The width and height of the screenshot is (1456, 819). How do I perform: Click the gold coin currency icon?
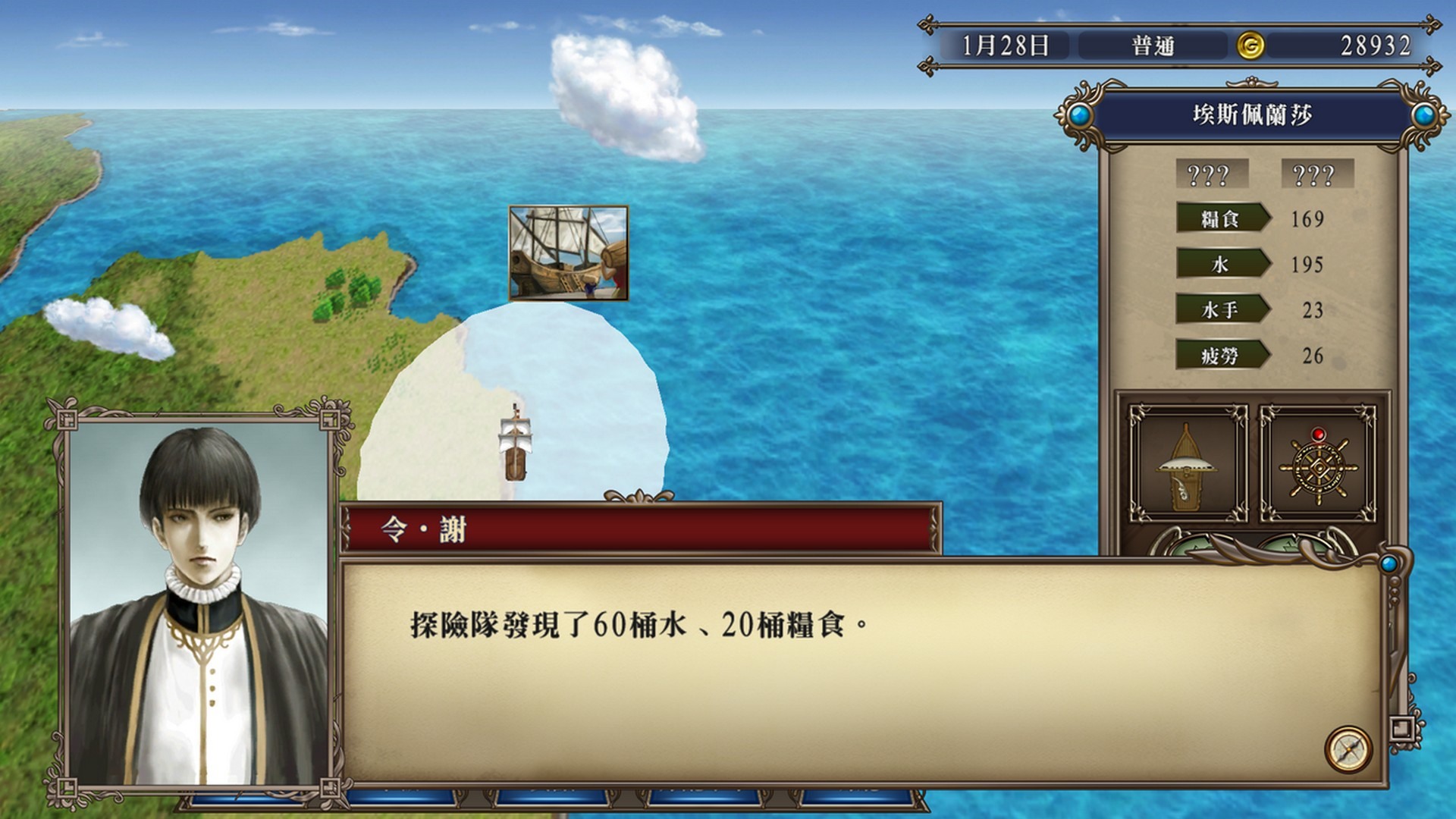point(1250,43)
